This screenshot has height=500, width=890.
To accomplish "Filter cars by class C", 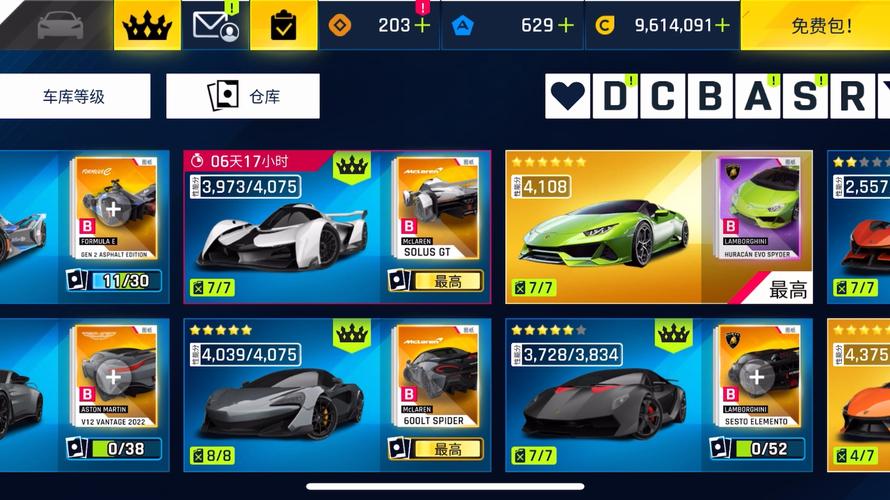I will coord(662,97).
